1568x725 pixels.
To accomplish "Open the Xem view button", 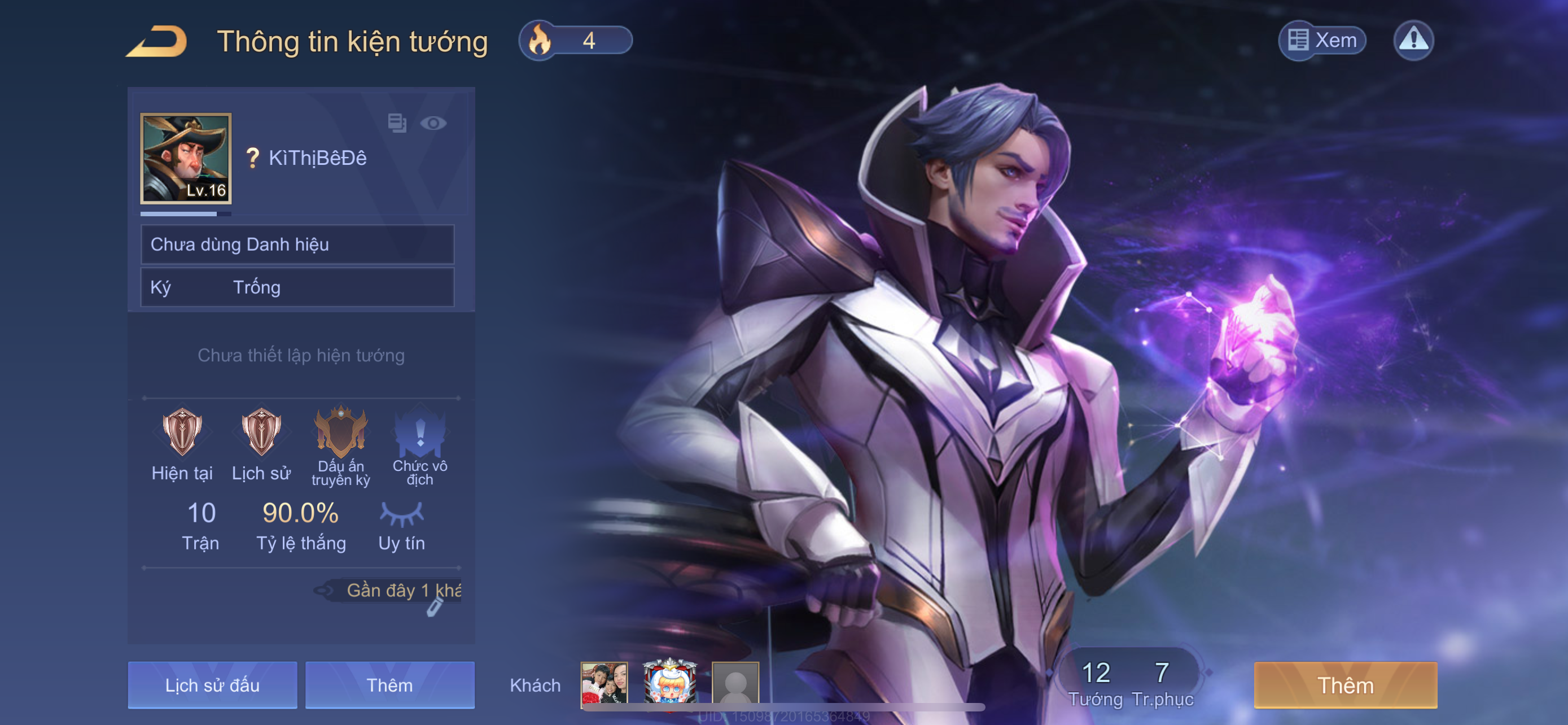I will [1322, 41].
